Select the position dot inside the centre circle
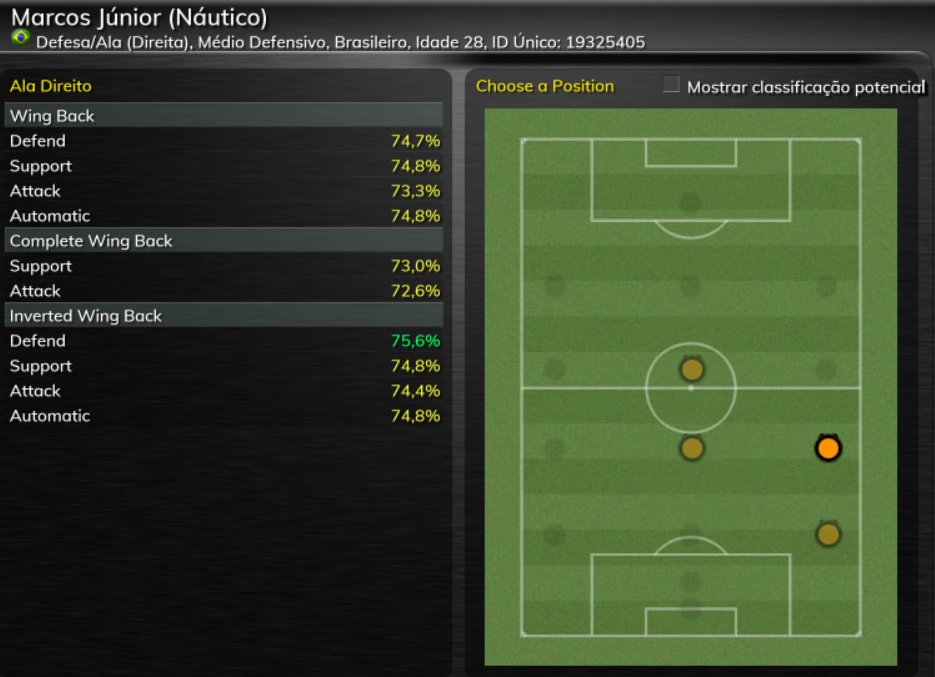Image resolution: width=935 pixels, height=677 pixels. [x=691, y=370]
